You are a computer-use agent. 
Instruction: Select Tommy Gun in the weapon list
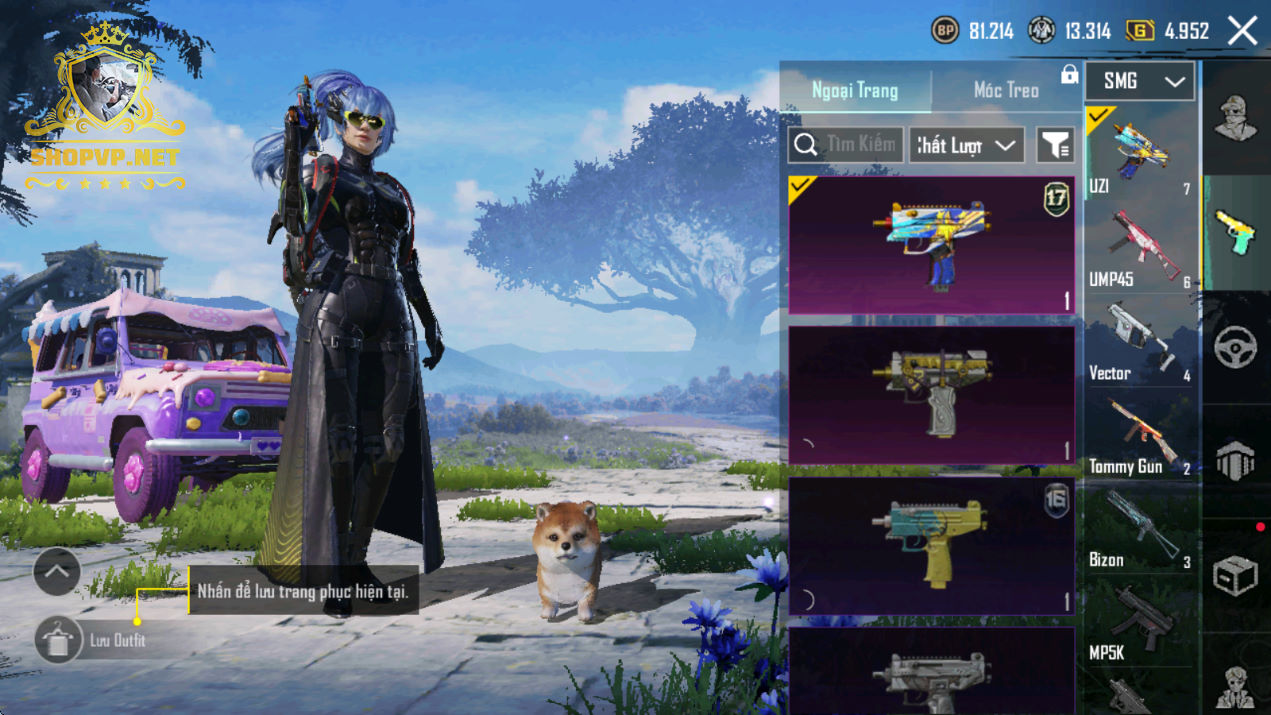coord(1141,434)
